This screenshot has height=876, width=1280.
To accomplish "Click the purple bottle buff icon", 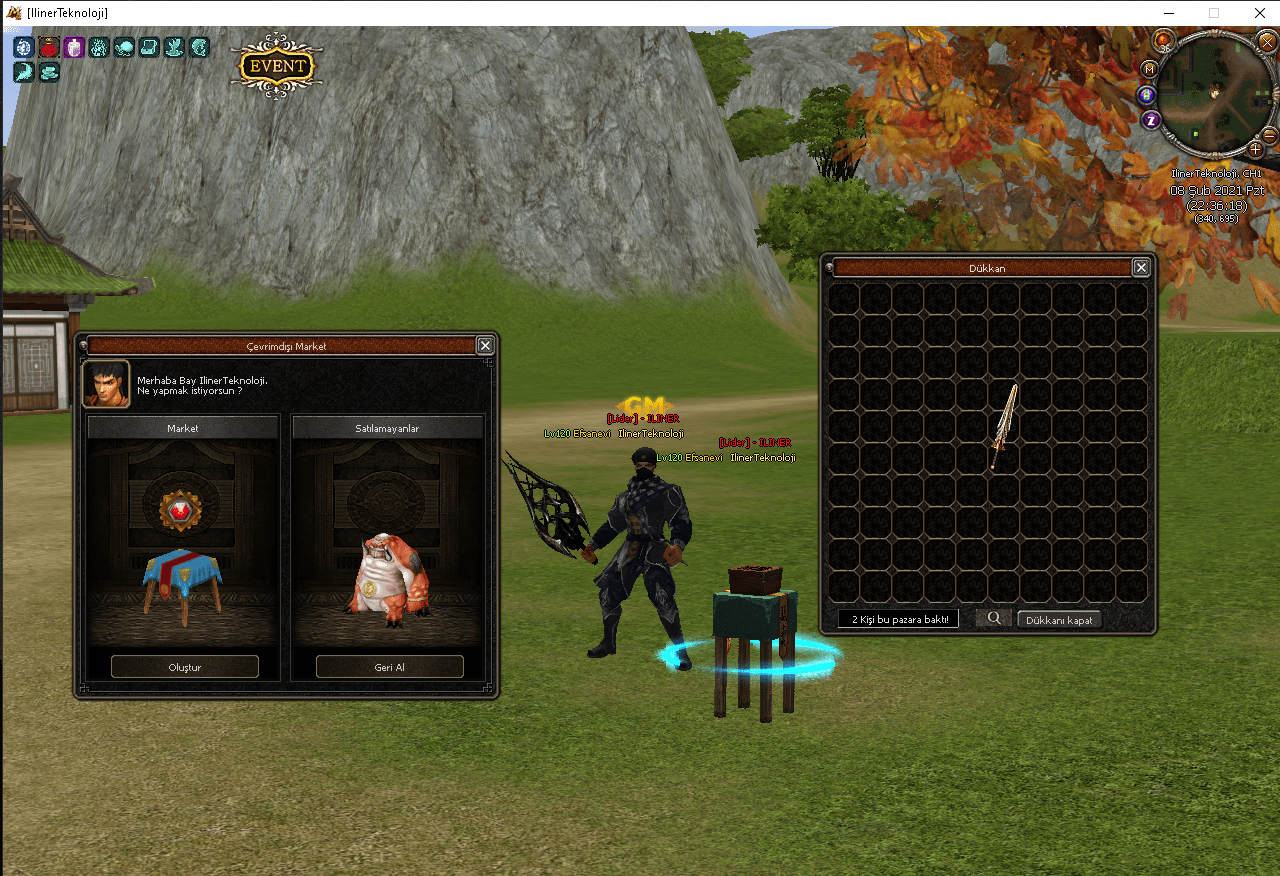I will 74,47.
